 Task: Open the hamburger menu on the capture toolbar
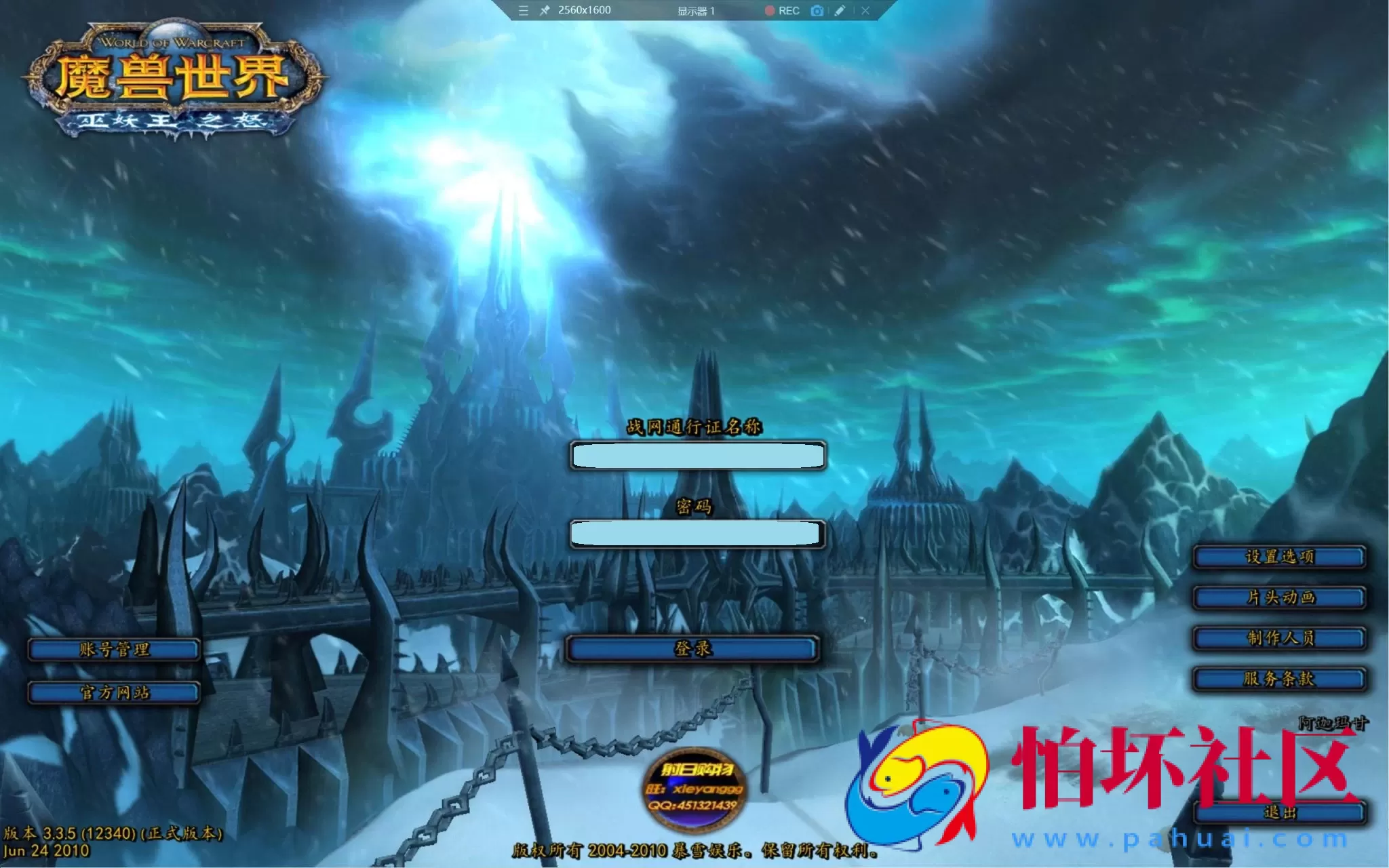(x=522, y=11)
